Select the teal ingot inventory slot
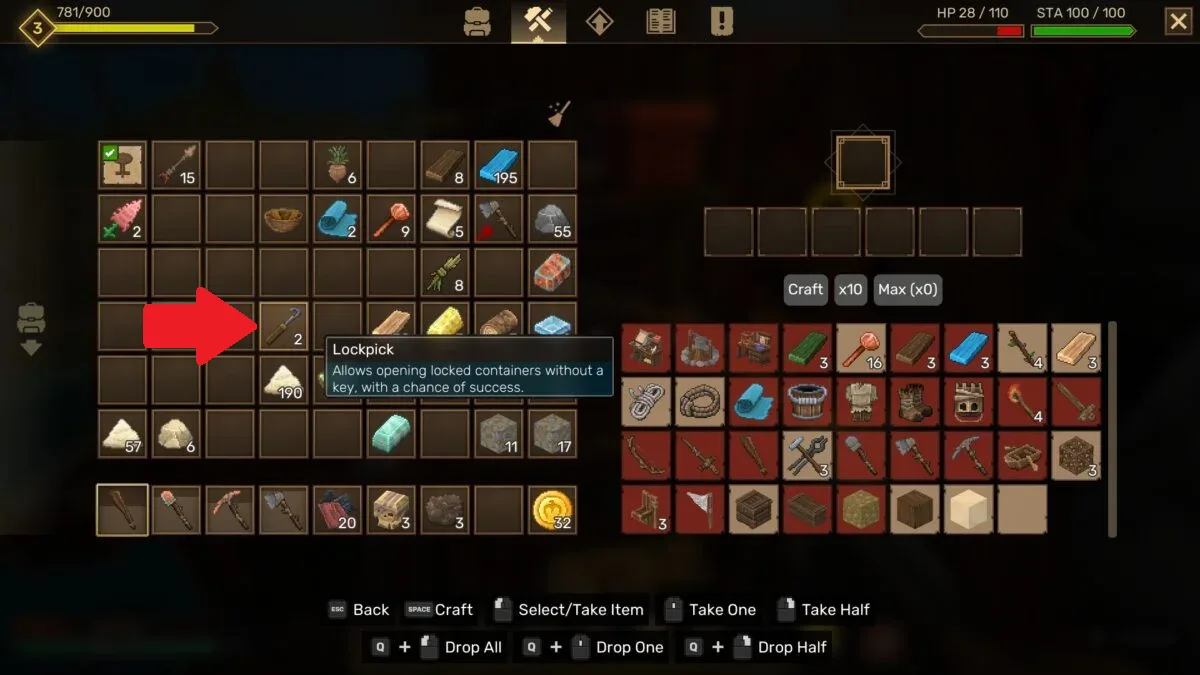Image resolution: width=1200 pixels, height=675 pixels. point(391,433)
